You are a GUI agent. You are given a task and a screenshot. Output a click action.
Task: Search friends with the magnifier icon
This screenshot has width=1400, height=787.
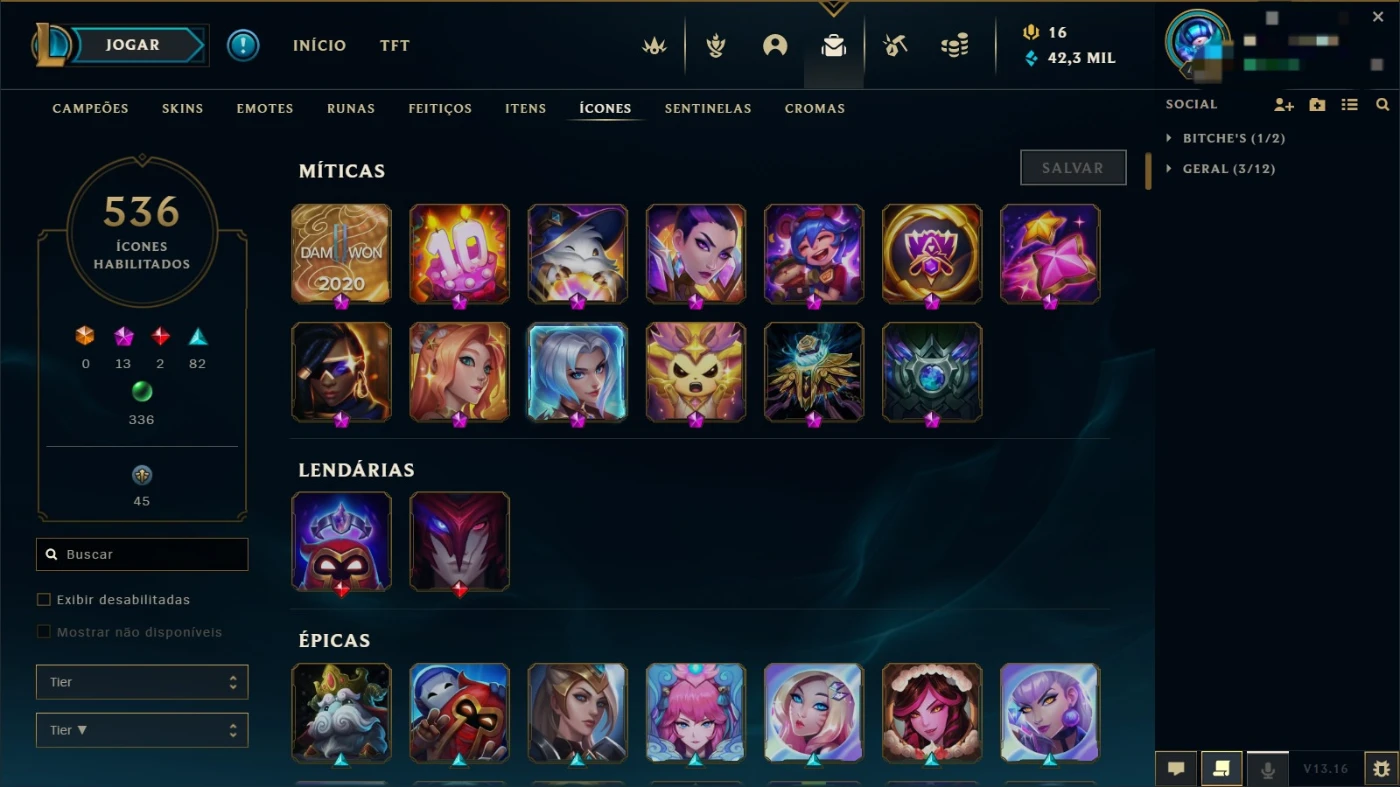click(1383, 104)
